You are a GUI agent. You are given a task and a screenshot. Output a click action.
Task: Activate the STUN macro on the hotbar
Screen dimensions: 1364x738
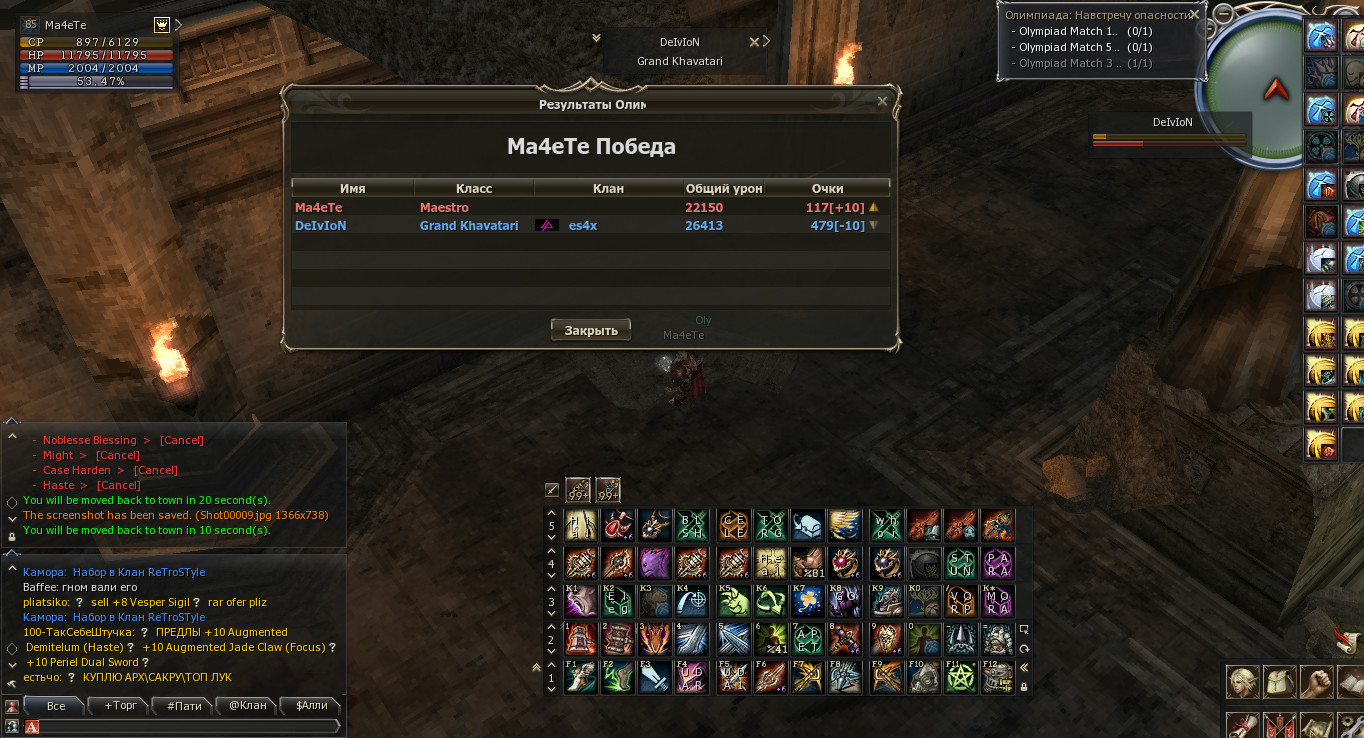pos(961,562)
